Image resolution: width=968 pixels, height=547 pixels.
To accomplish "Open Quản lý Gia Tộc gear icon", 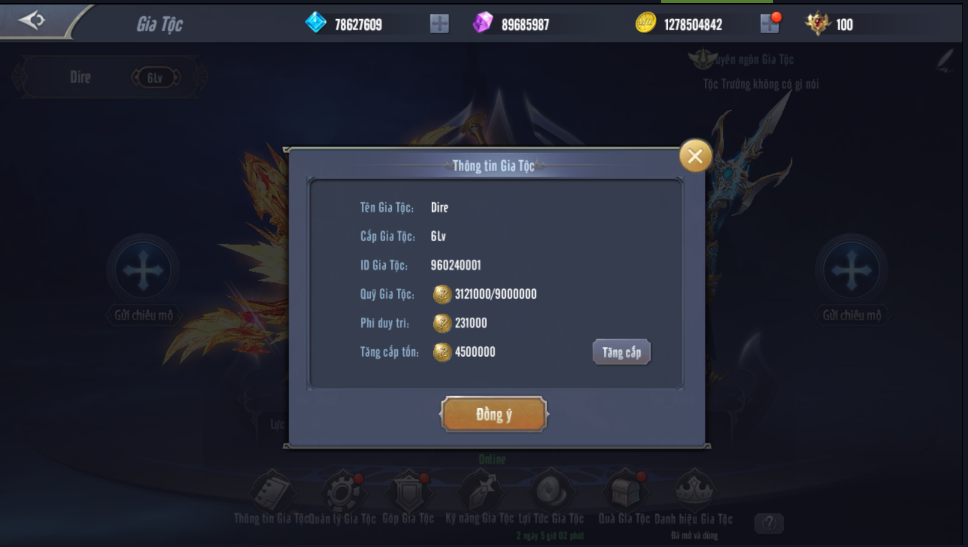I will [x=342, y=491].
